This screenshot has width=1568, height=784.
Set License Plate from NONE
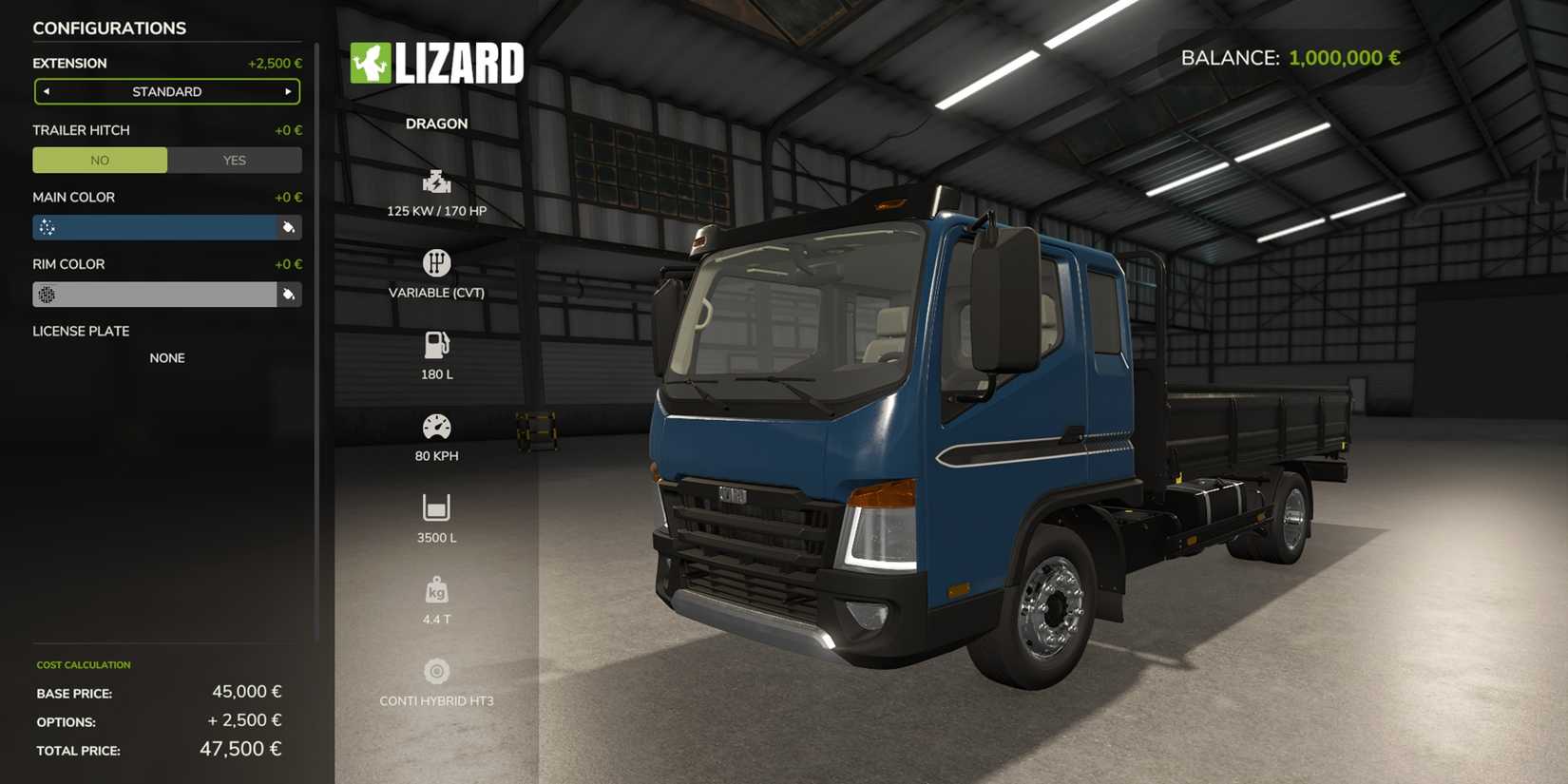tap(167, 357)
